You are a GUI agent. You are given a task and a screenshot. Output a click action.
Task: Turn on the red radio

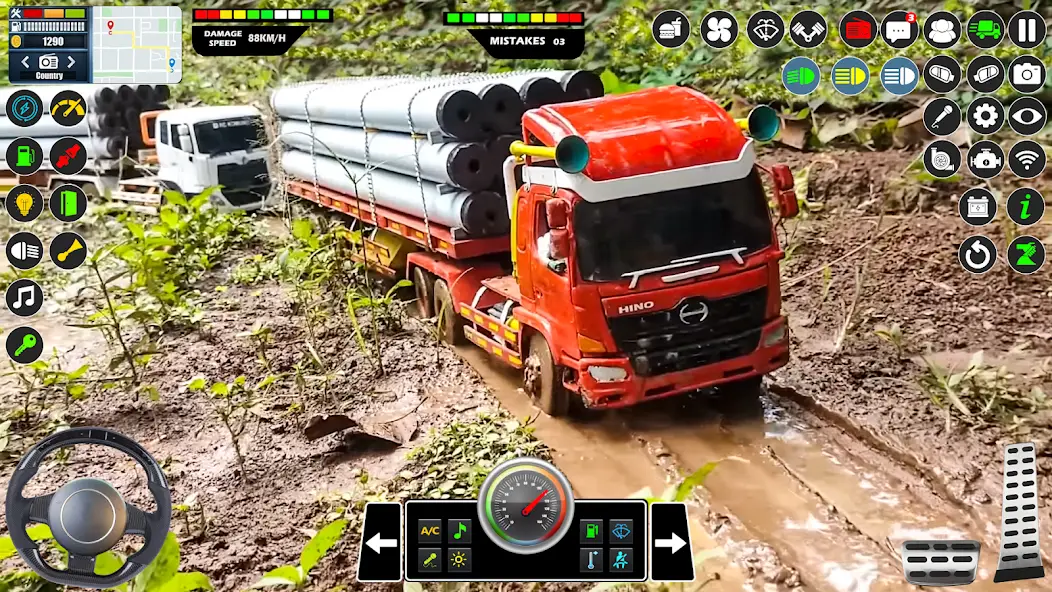pyautogui.click(x=857, y=29)
